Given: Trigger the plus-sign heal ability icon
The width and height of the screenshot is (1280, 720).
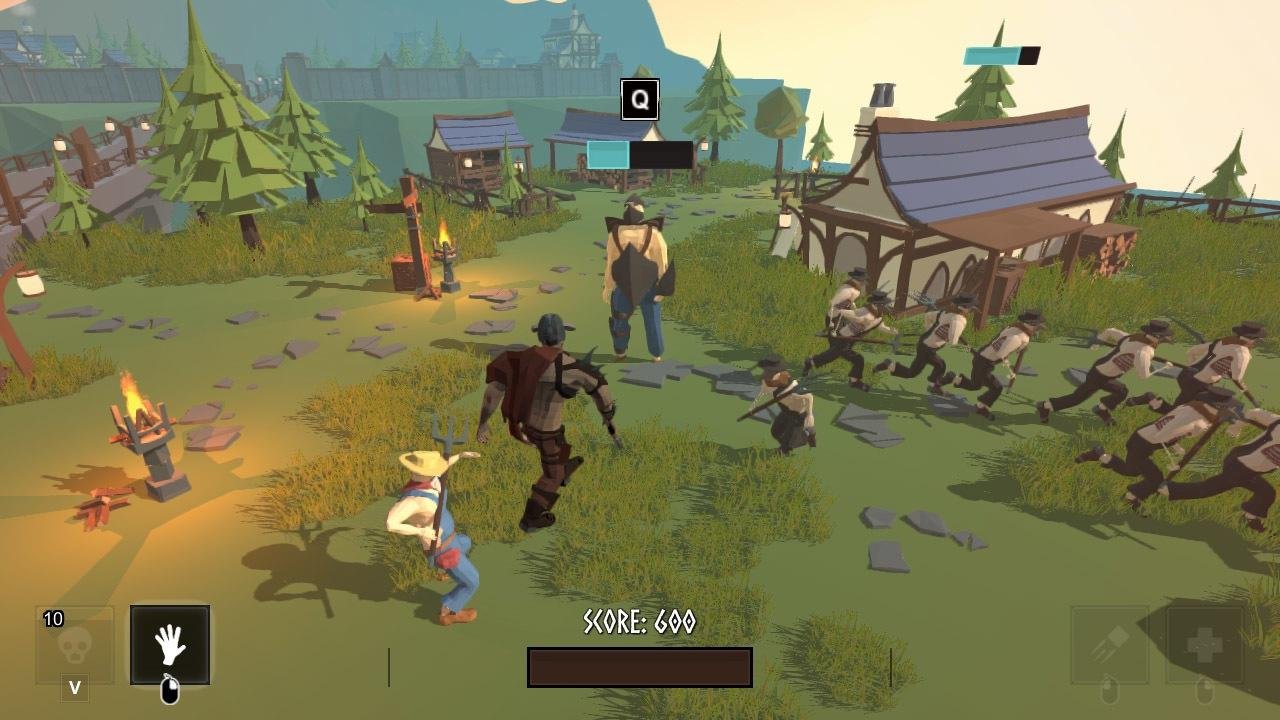Looking at the screenshot, I should tap(1204, 645).
